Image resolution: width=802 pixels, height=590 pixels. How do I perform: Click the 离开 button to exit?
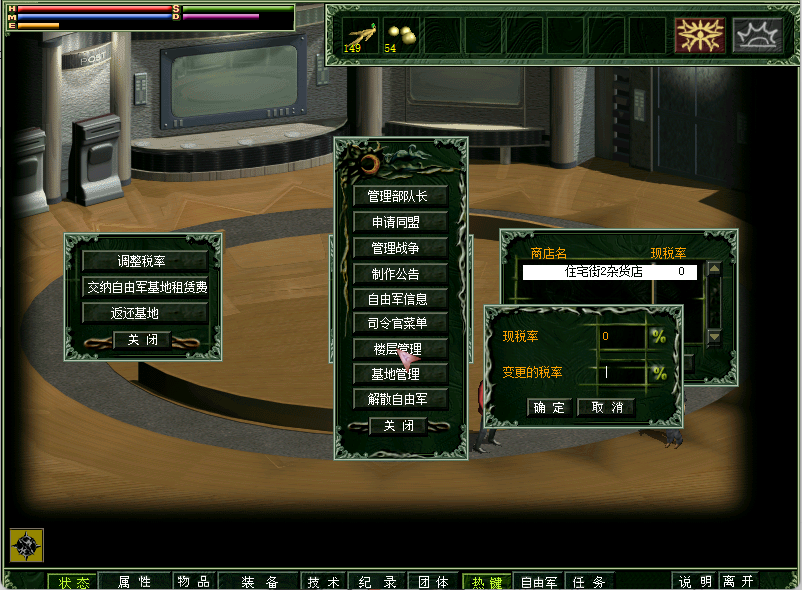pyautogui.click(x=740, y=582)
